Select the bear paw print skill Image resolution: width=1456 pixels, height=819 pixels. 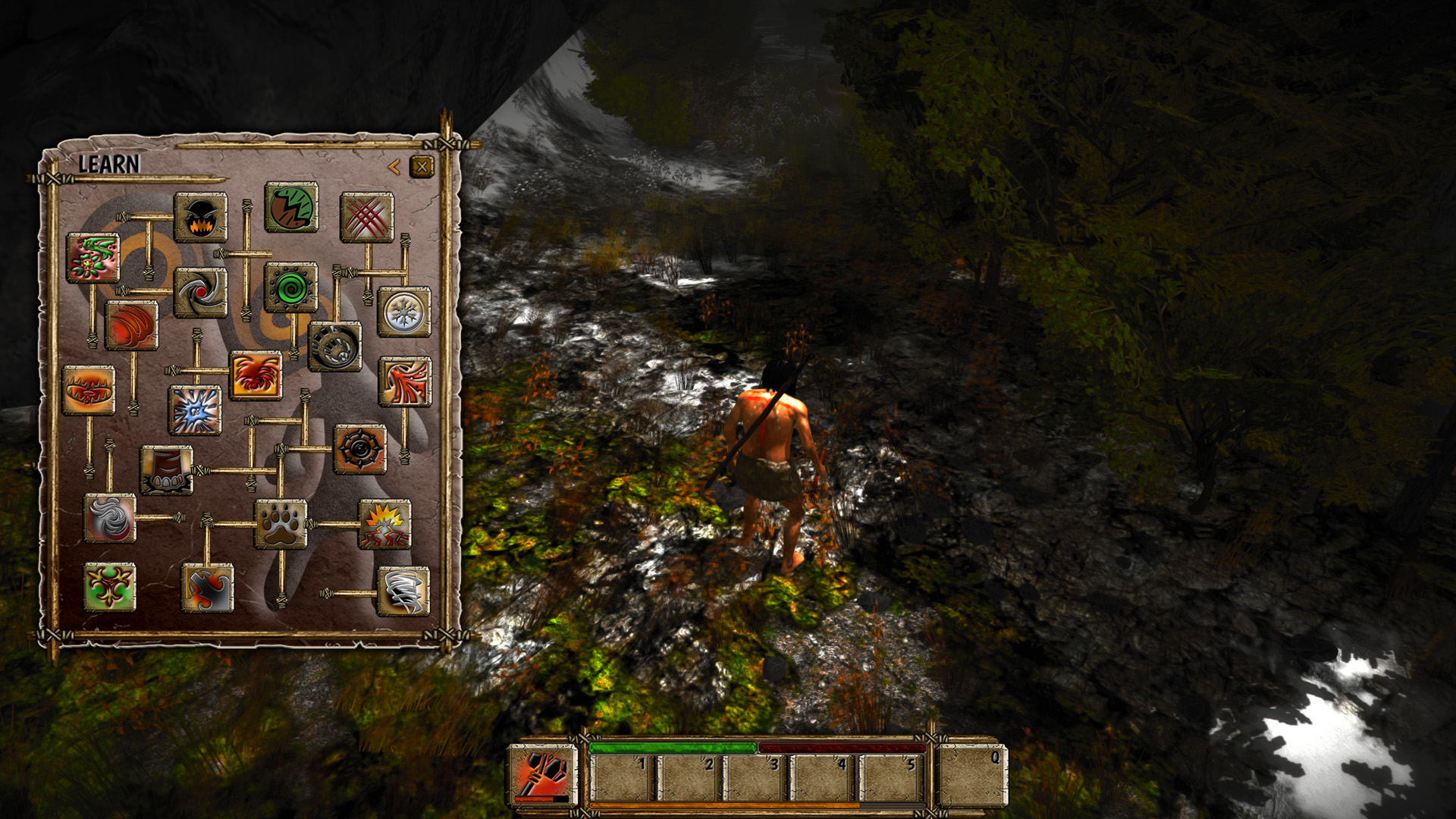click(x=281, y=523)
